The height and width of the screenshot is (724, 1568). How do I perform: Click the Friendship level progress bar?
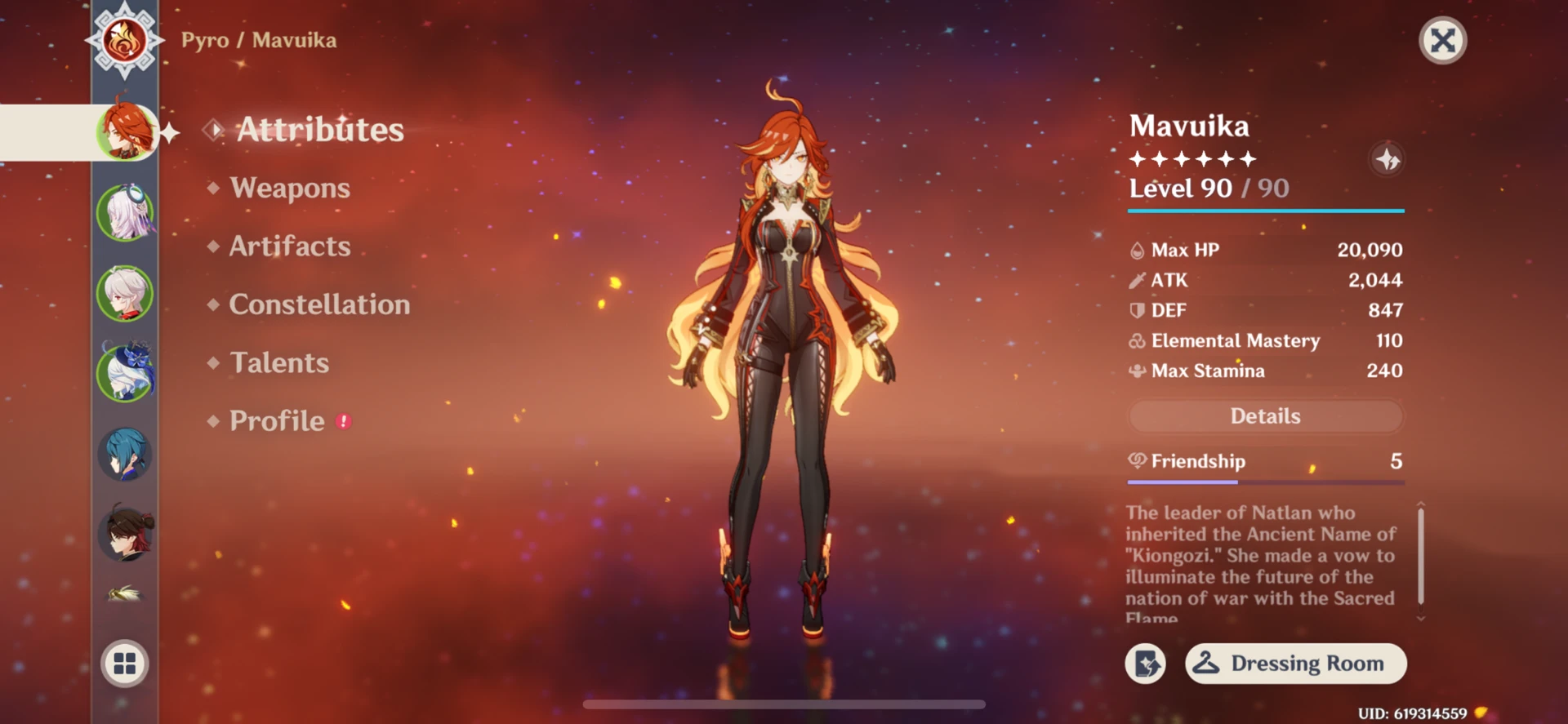click(1265, 482)
